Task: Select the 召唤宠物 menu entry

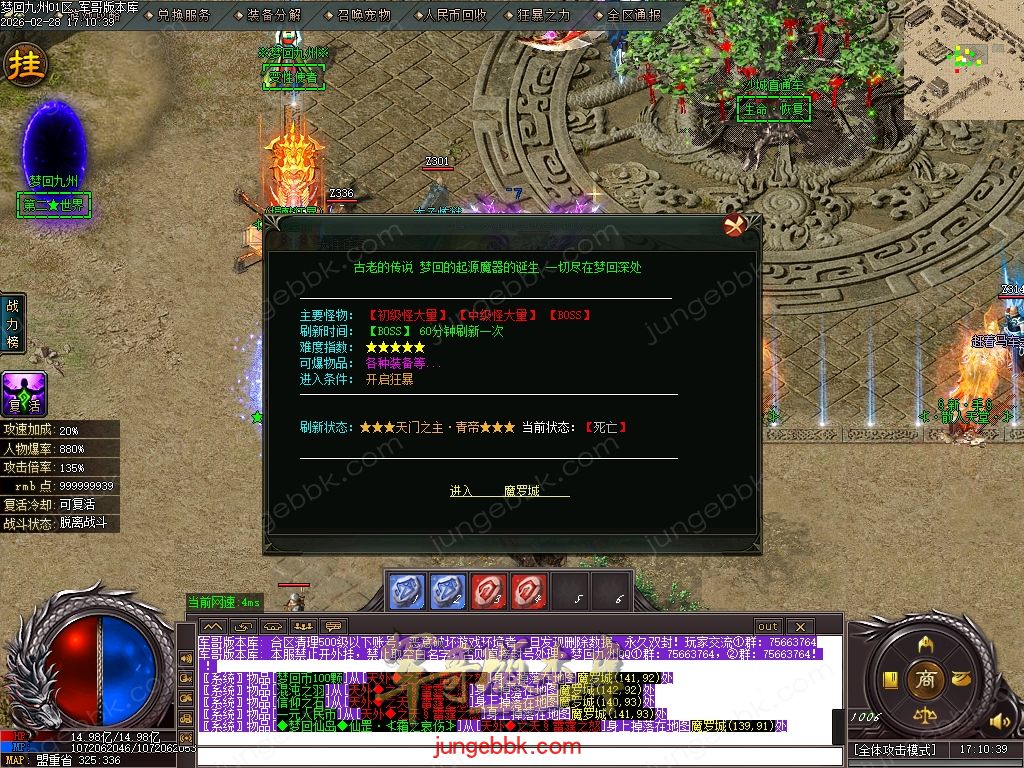Action: pyautogui.click(x=363, y=15)
